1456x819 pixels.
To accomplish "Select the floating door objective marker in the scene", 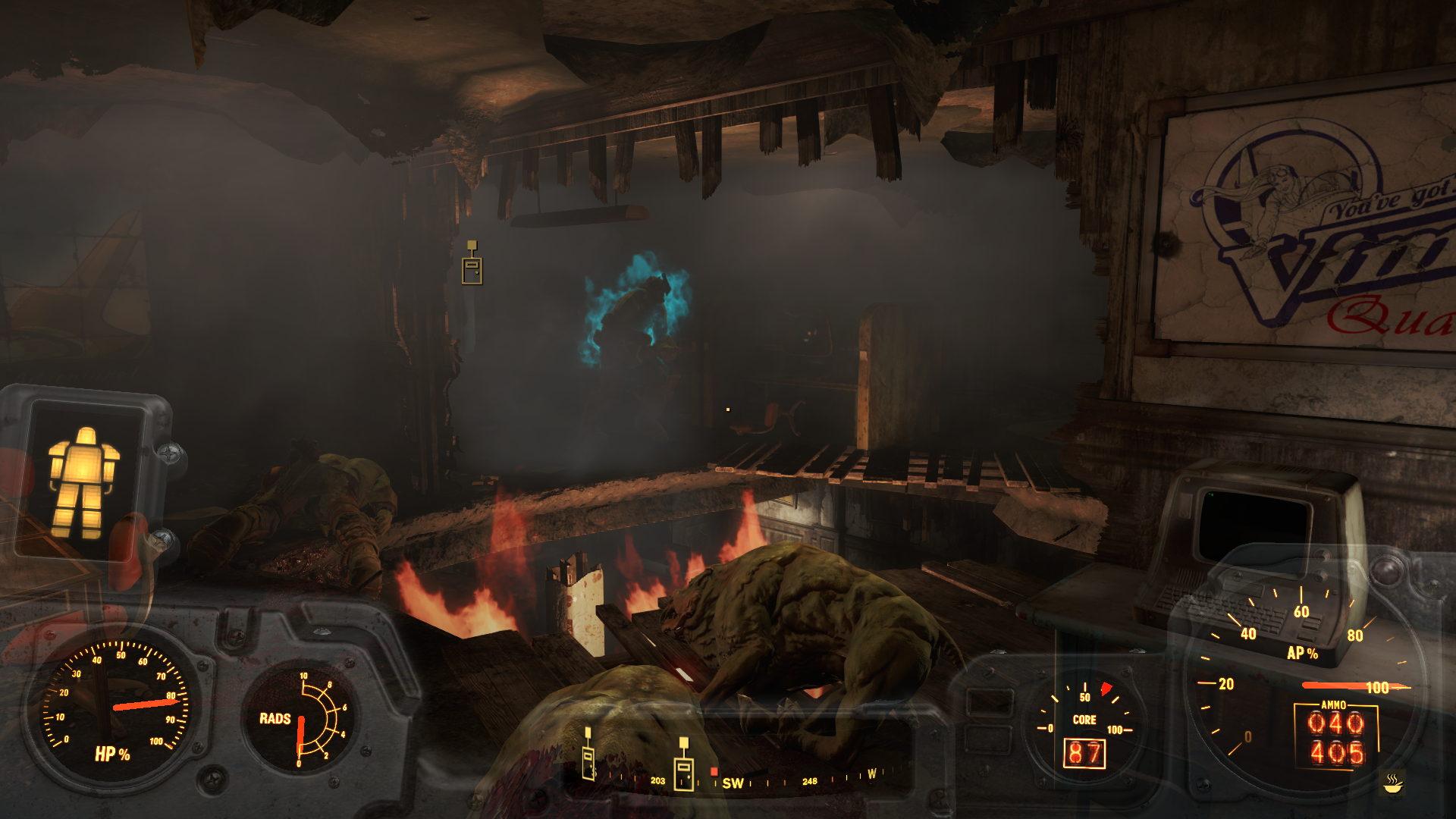I will 472,265.
